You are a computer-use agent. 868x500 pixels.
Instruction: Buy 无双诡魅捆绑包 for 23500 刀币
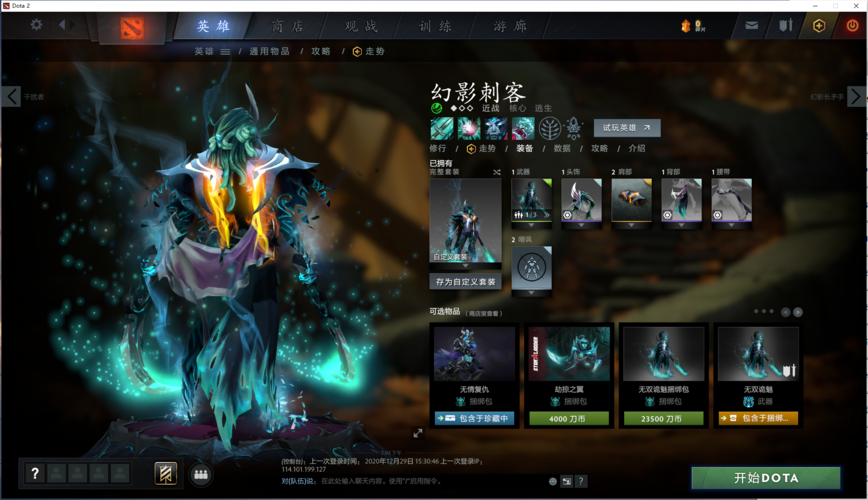pos(664,418)
